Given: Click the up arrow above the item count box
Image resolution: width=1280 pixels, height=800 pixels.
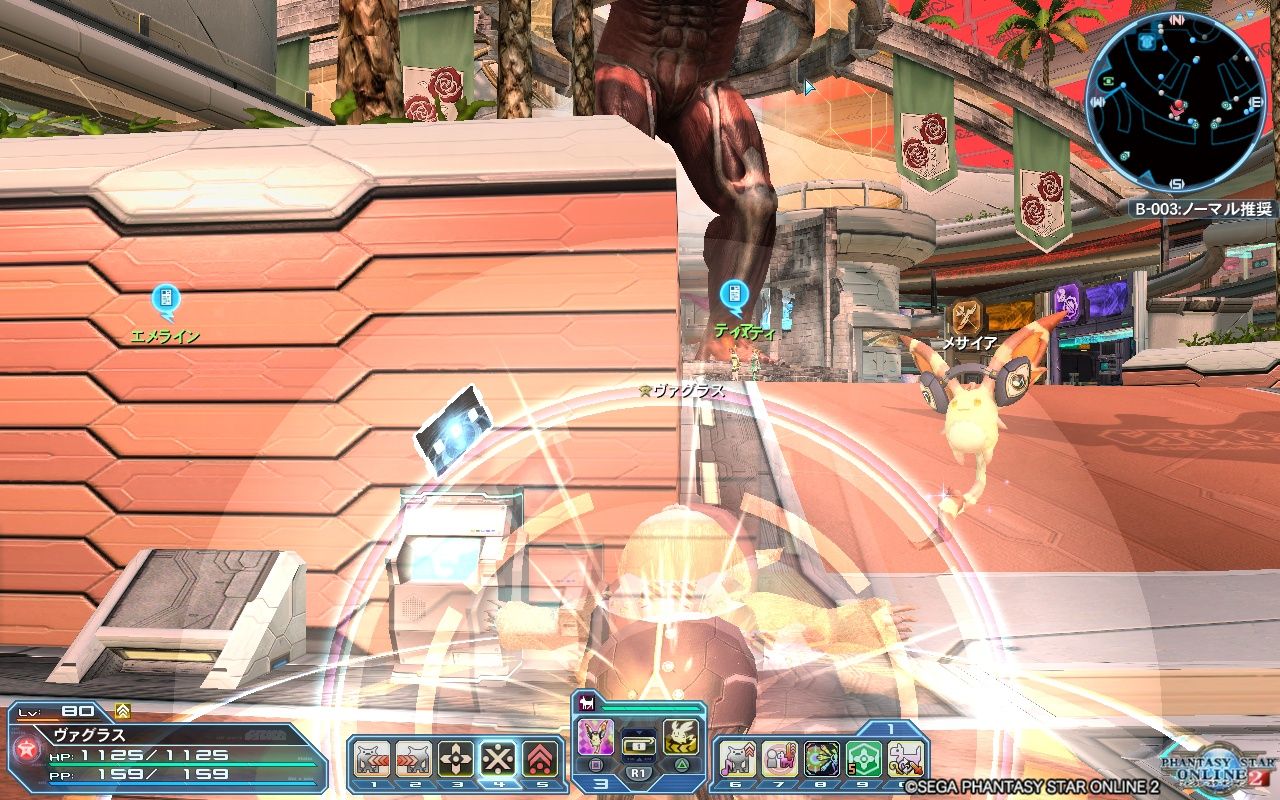Looking at the screenshot, I should click(x=638, y=731).
